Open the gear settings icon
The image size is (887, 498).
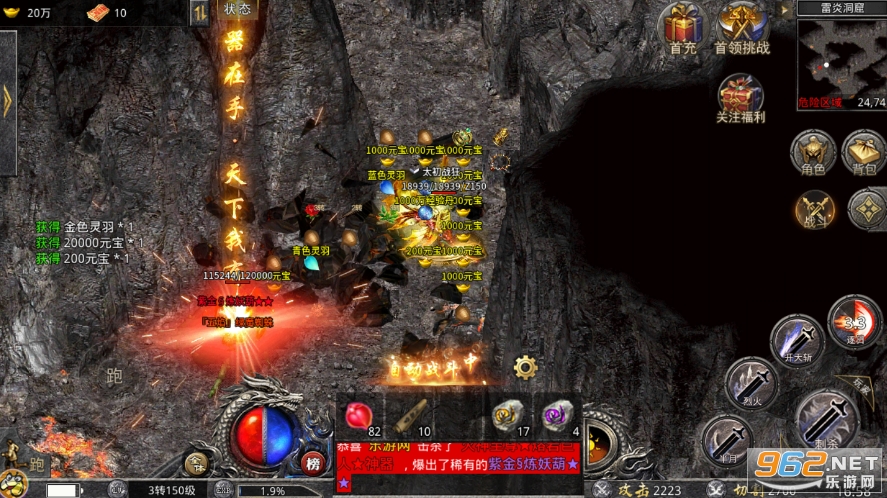click(x=525, y=365)
